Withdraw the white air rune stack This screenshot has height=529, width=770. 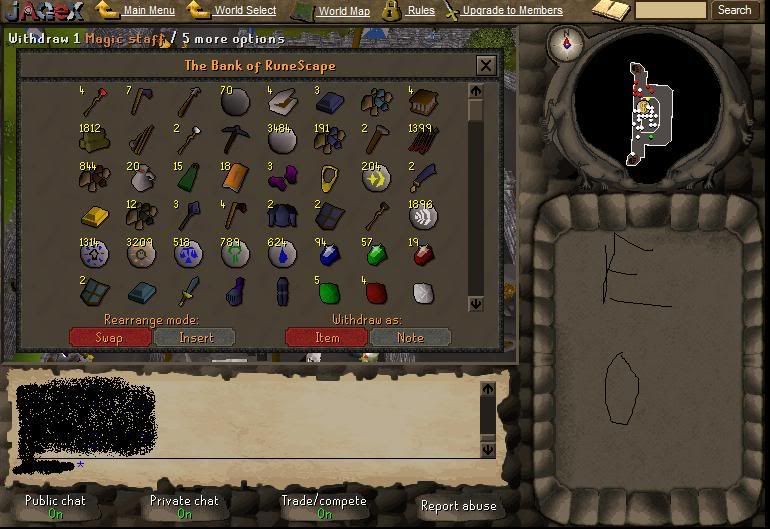[423, 216]
